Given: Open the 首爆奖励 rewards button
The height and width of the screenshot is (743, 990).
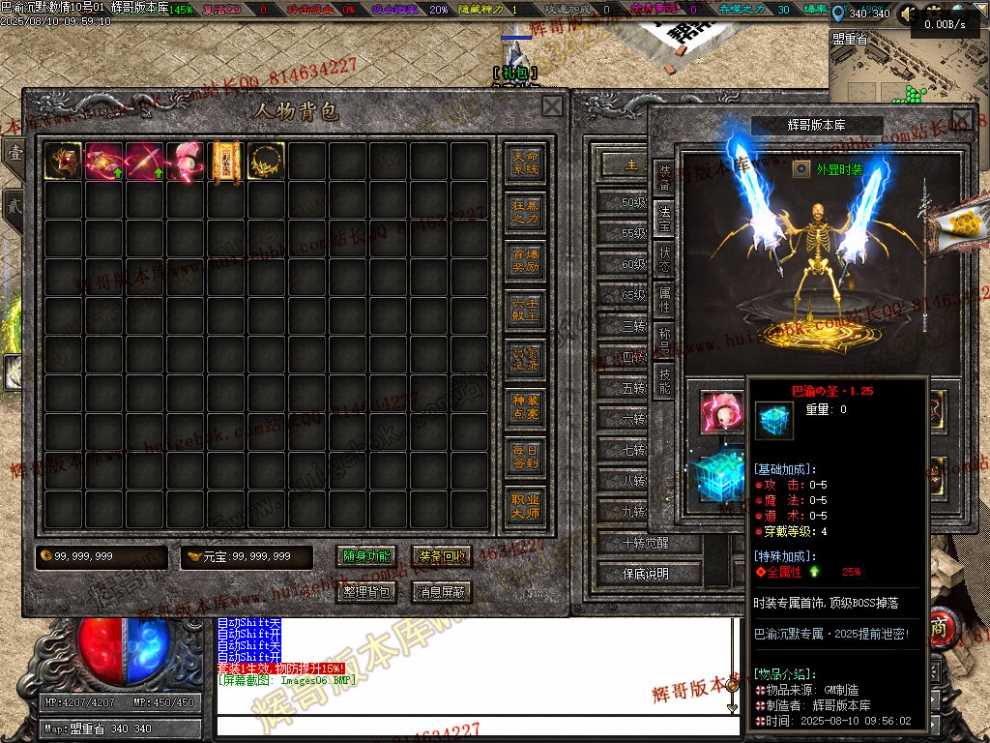Looking at the screenshot, I should coord(525,259).
